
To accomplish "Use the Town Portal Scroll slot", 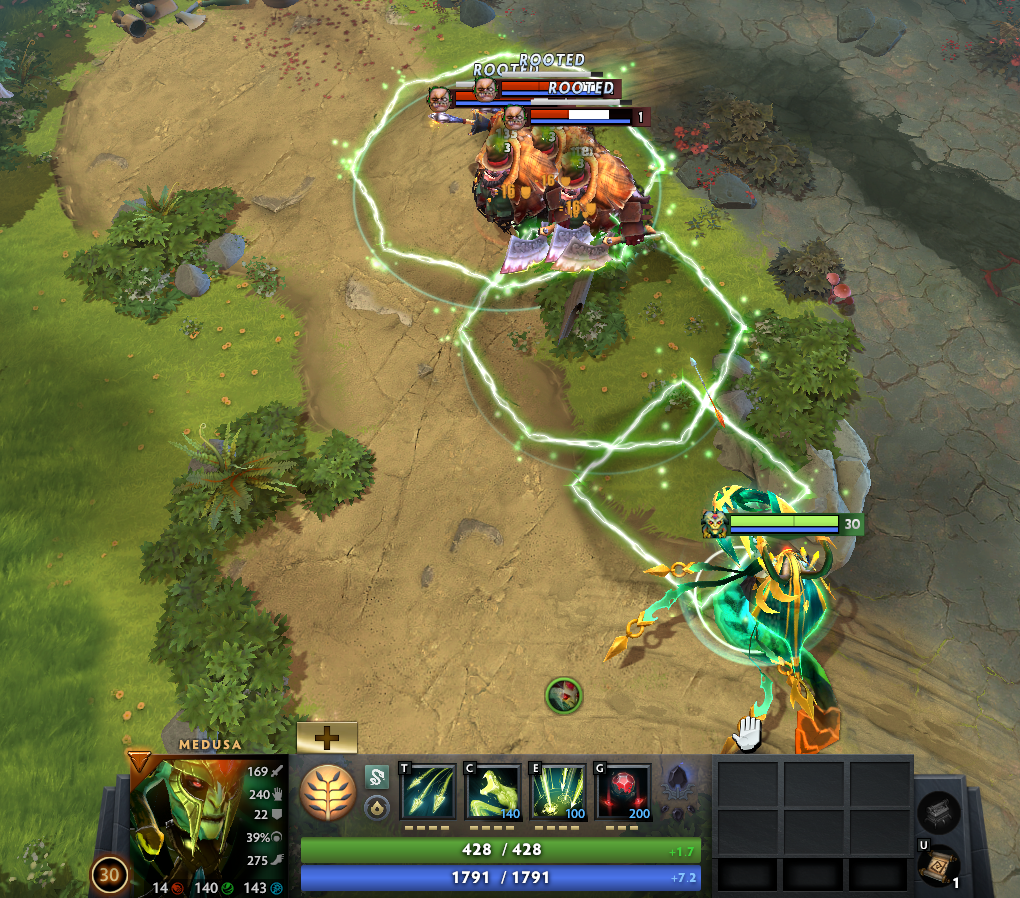I will point(938,866).
